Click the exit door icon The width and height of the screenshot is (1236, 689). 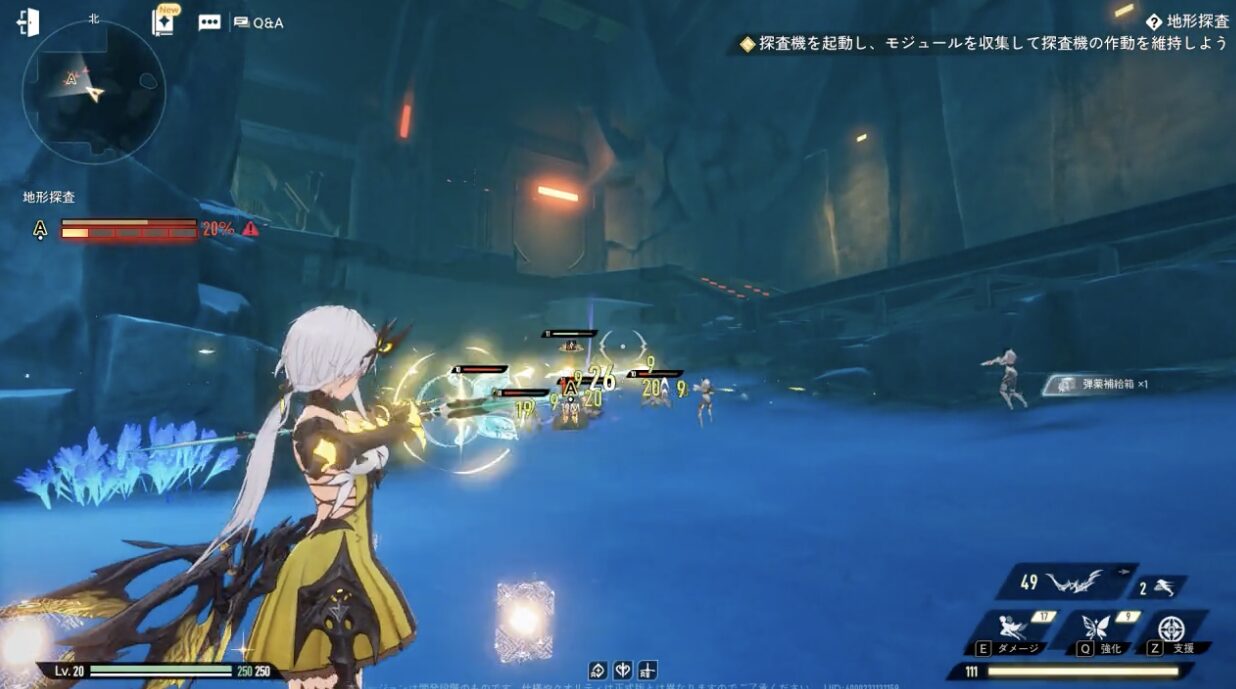[28, 22]
